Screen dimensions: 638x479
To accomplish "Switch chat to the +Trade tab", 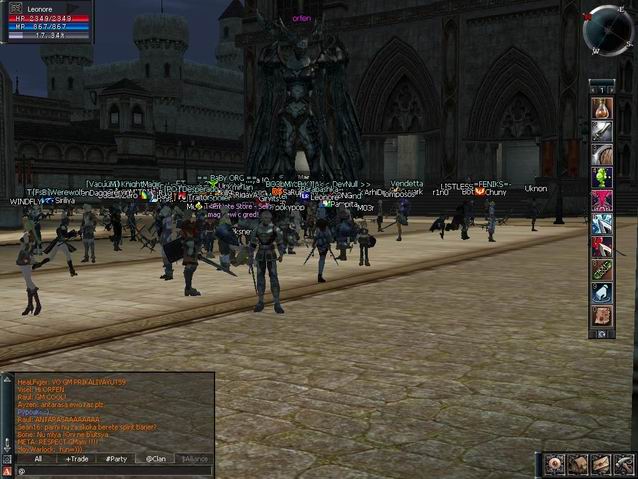I will [77, 459].
